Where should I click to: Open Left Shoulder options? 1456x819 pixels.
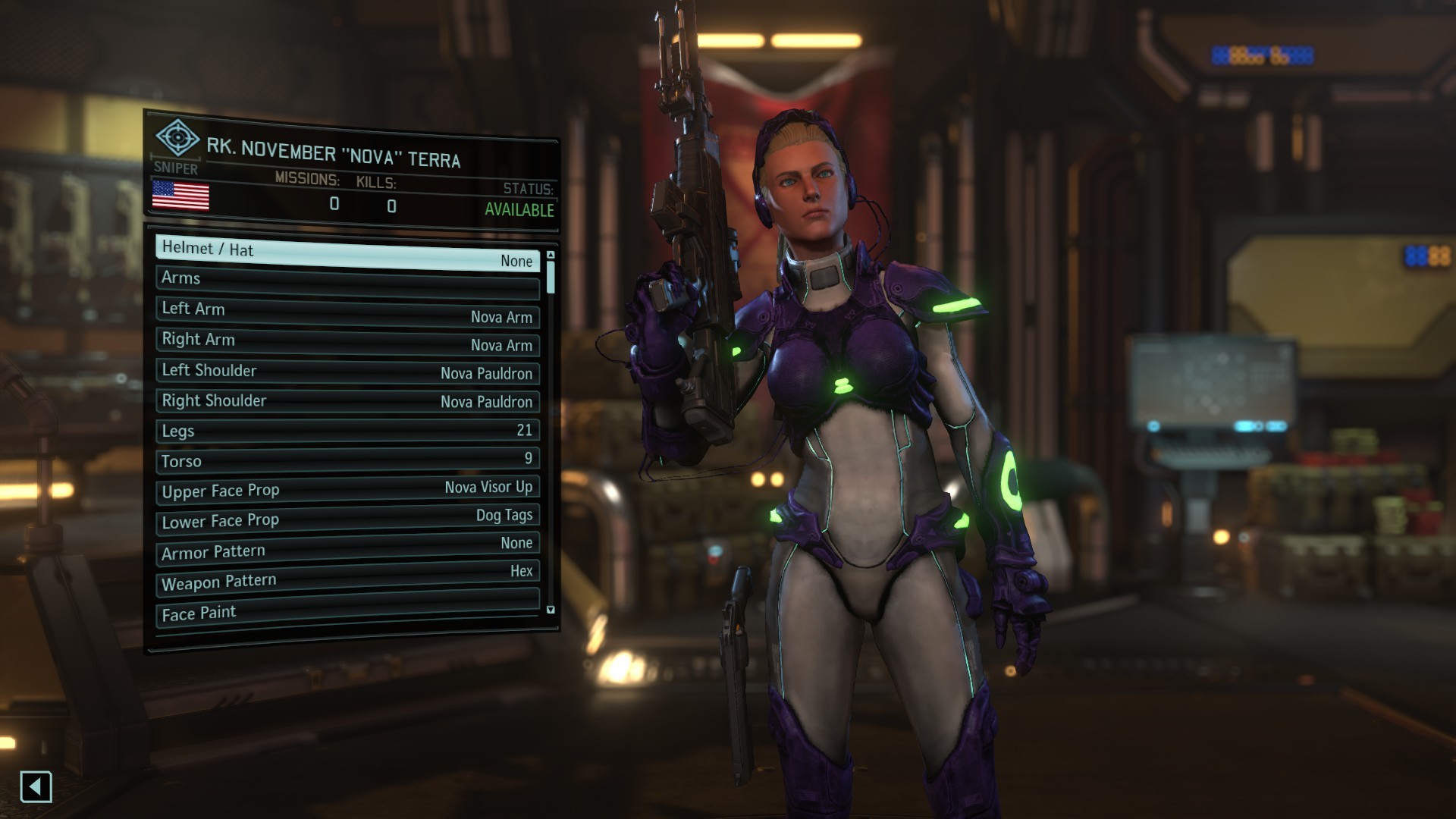[x=347, y=371]
